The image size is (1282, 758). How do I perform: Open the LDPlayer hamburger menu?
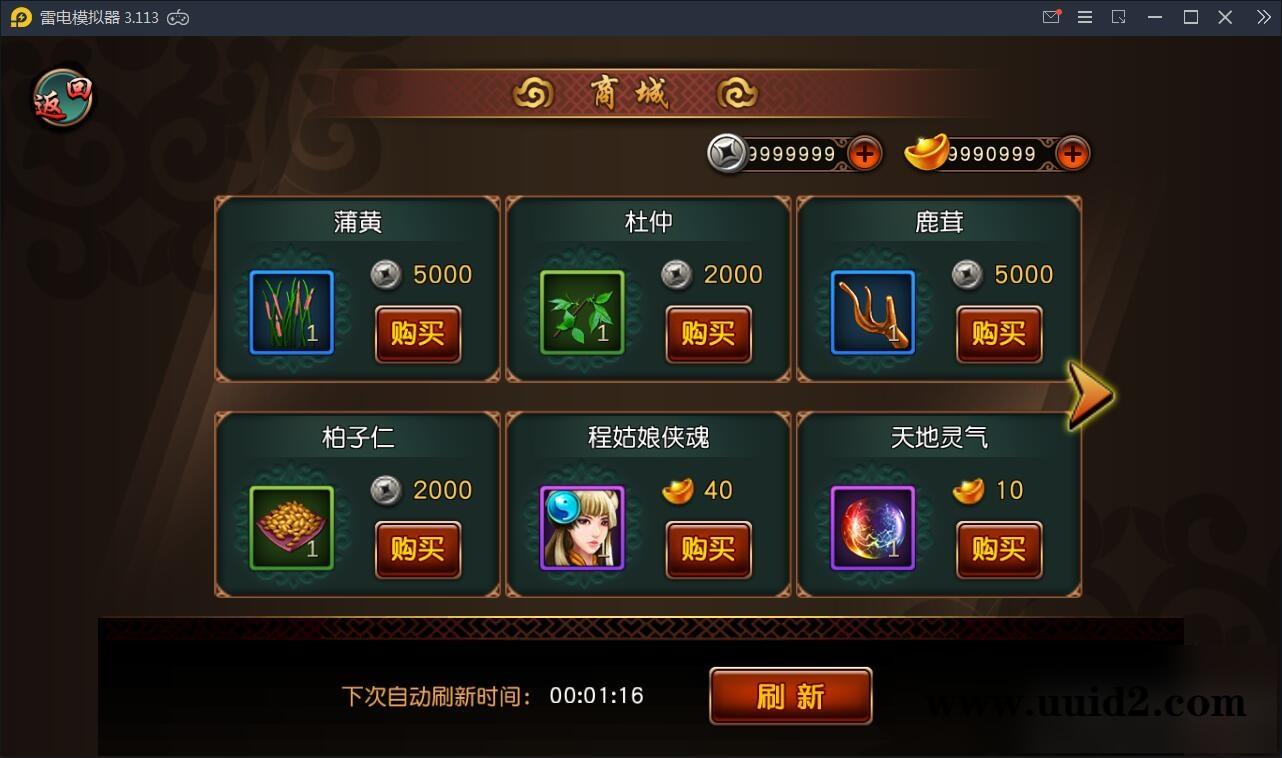click(1085, 16)
